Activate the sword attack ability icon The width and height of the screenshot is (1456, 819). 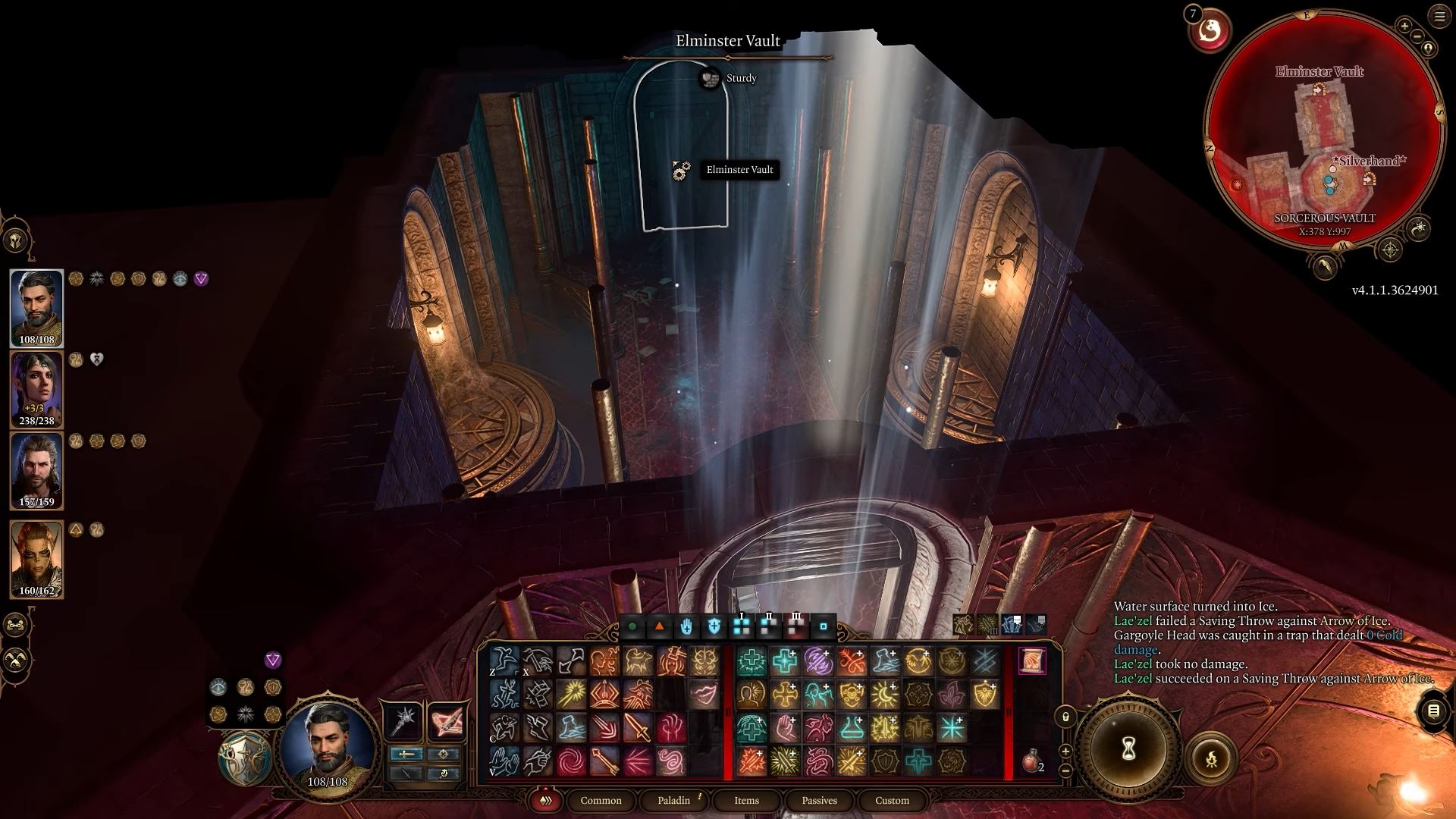point(638,728)
